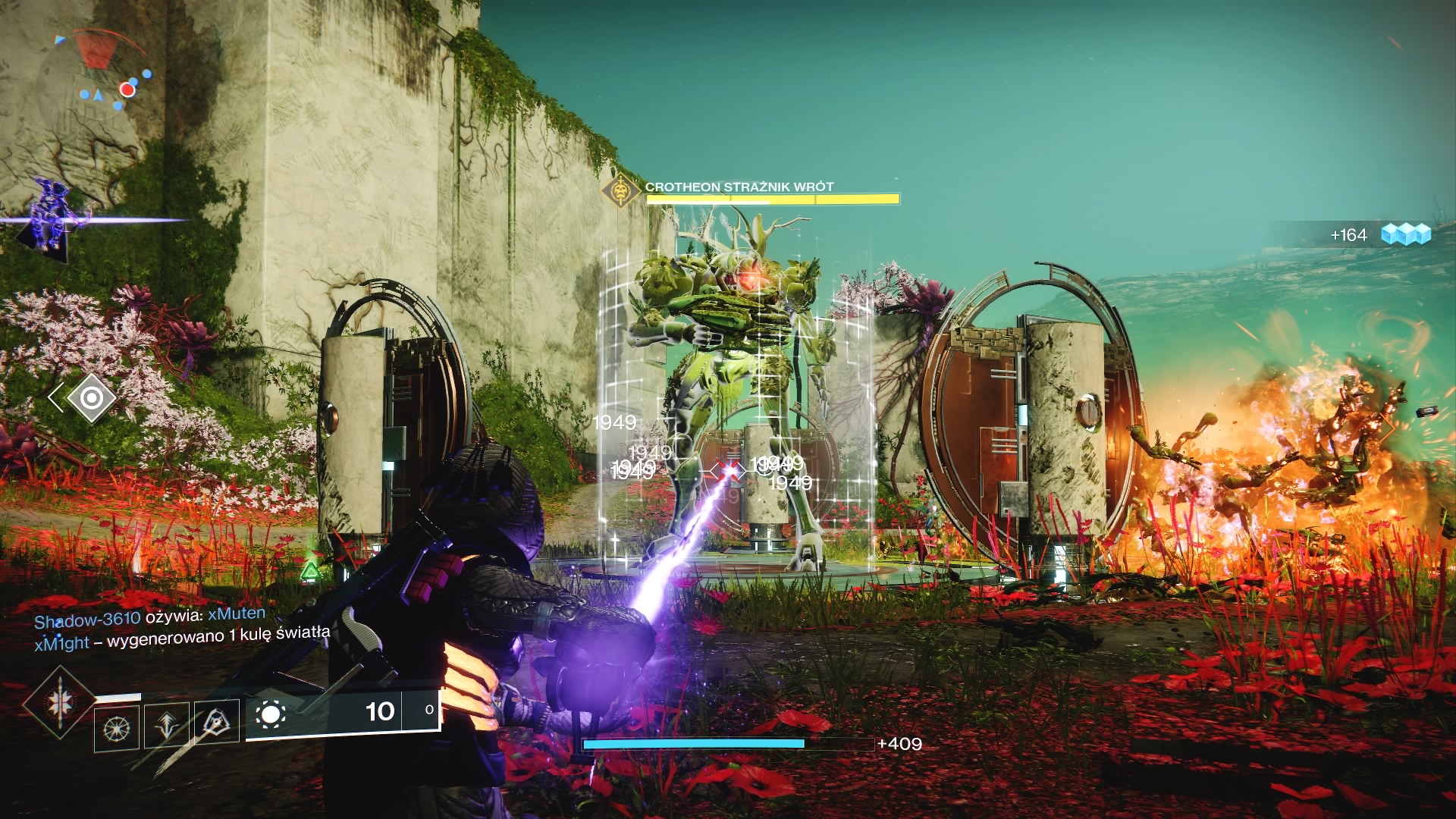Click the xM1ght name in the feed
Image resolution: width=1456 pixels, height=819 pixels.
[x=61, y=644]
